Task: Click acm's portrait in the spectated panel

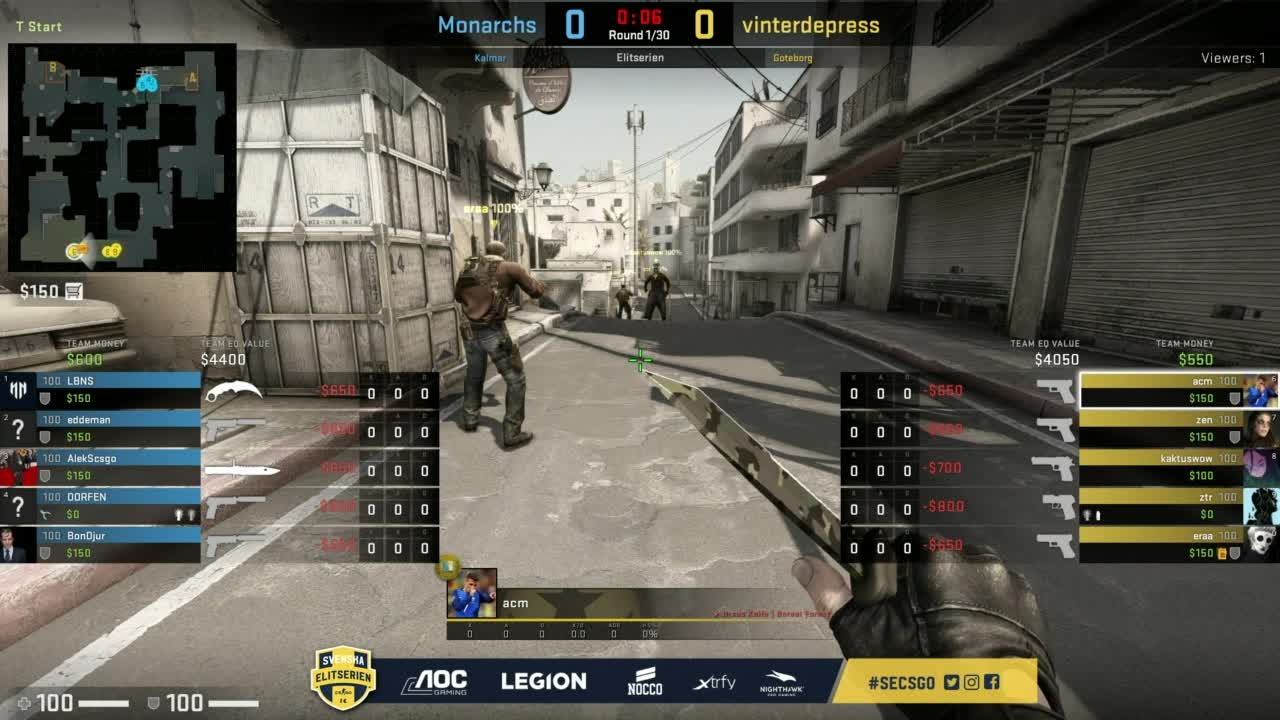Action: click(471, 593)
